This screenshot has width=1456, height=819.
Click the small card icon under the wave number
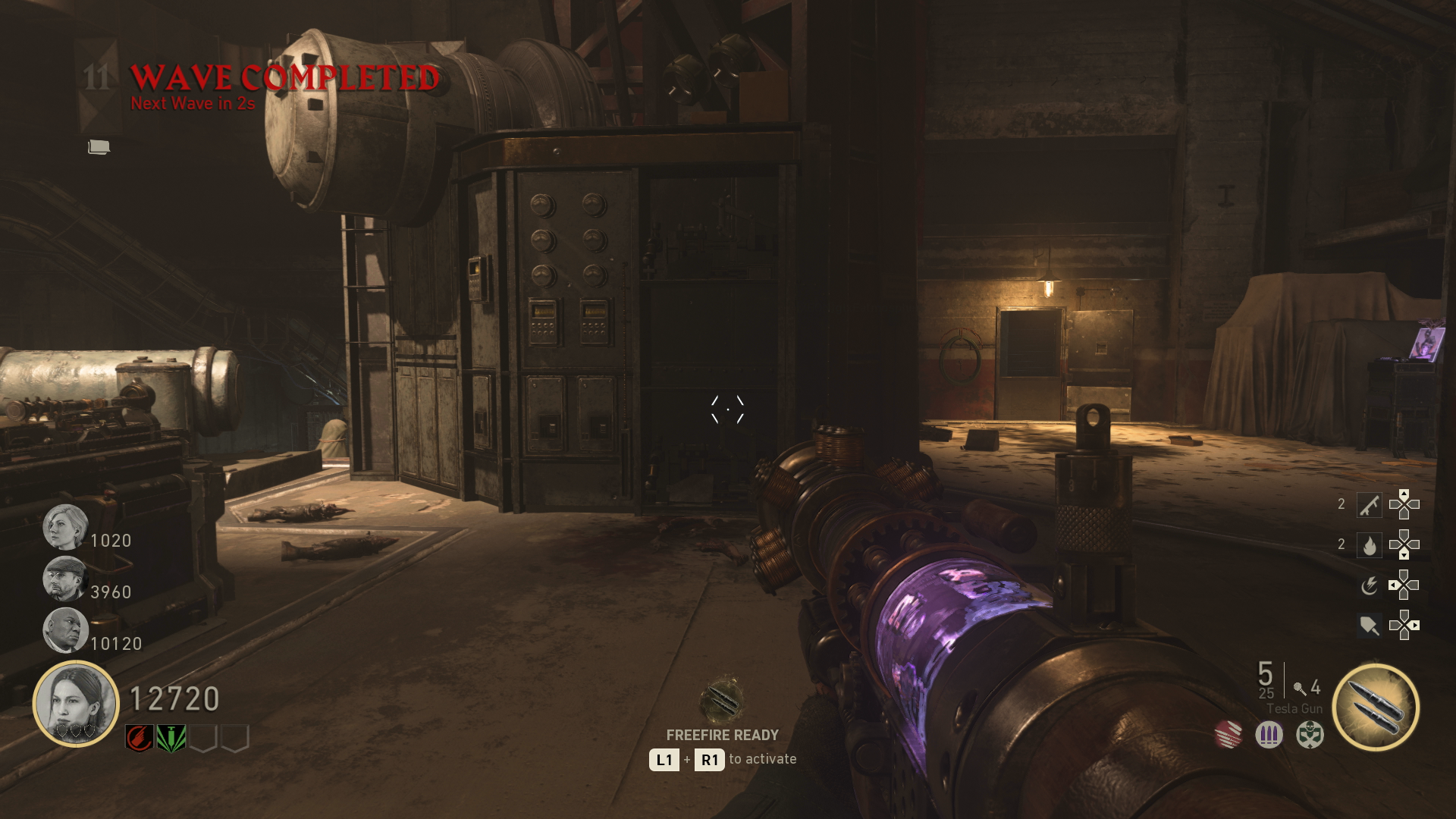coord(99,147)
